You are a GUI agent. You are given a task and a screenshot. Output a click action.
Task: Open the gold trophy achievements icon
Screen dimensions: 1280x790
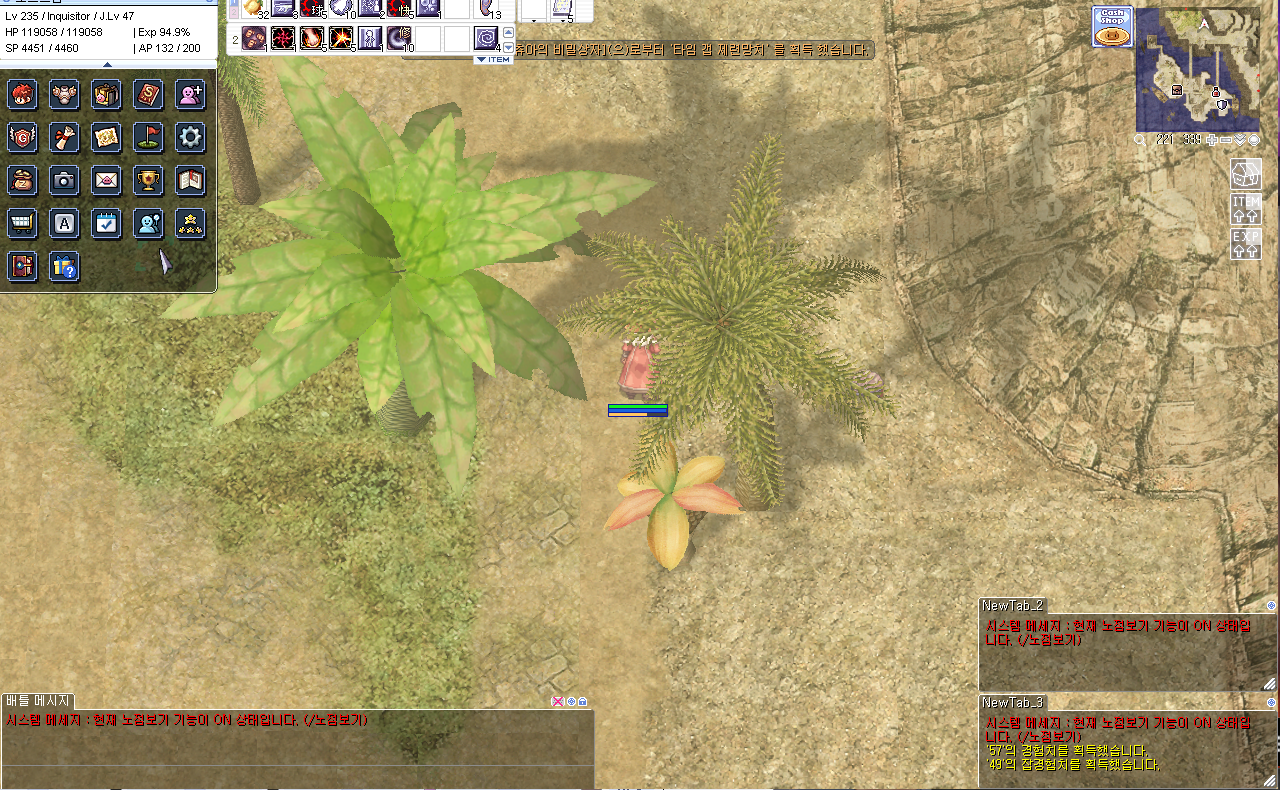(148, 180)
